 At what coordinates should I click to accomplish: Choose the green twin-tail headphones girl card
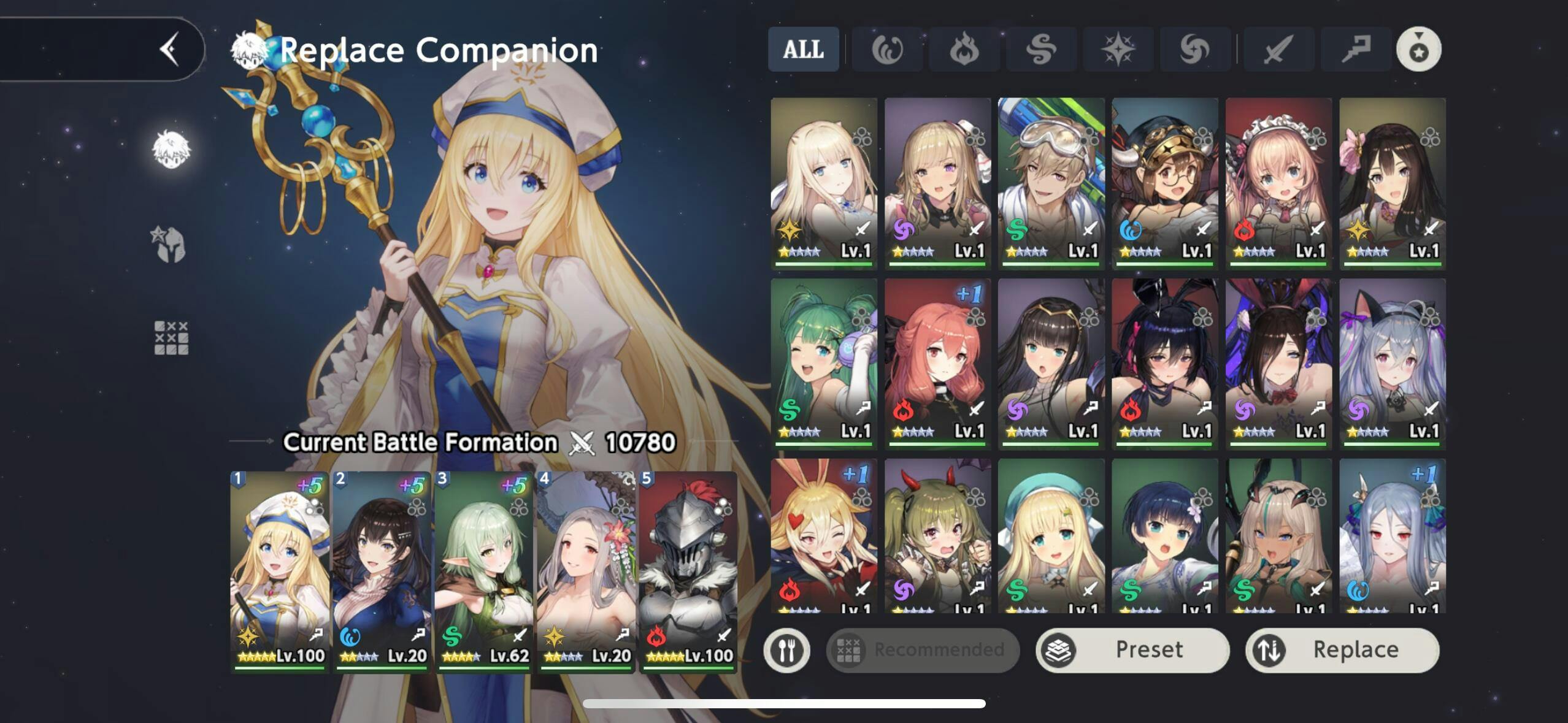(x=824, y=363)
